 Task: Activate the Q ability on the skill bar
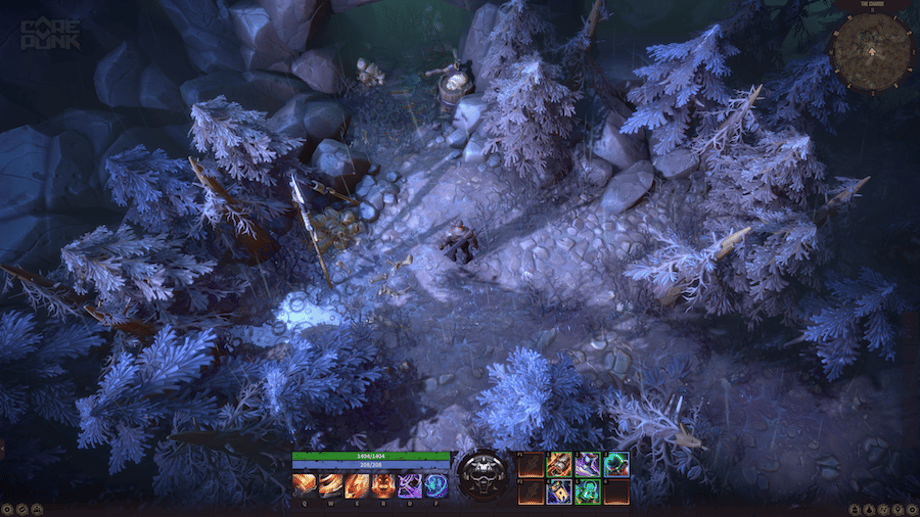click(304, 486)
